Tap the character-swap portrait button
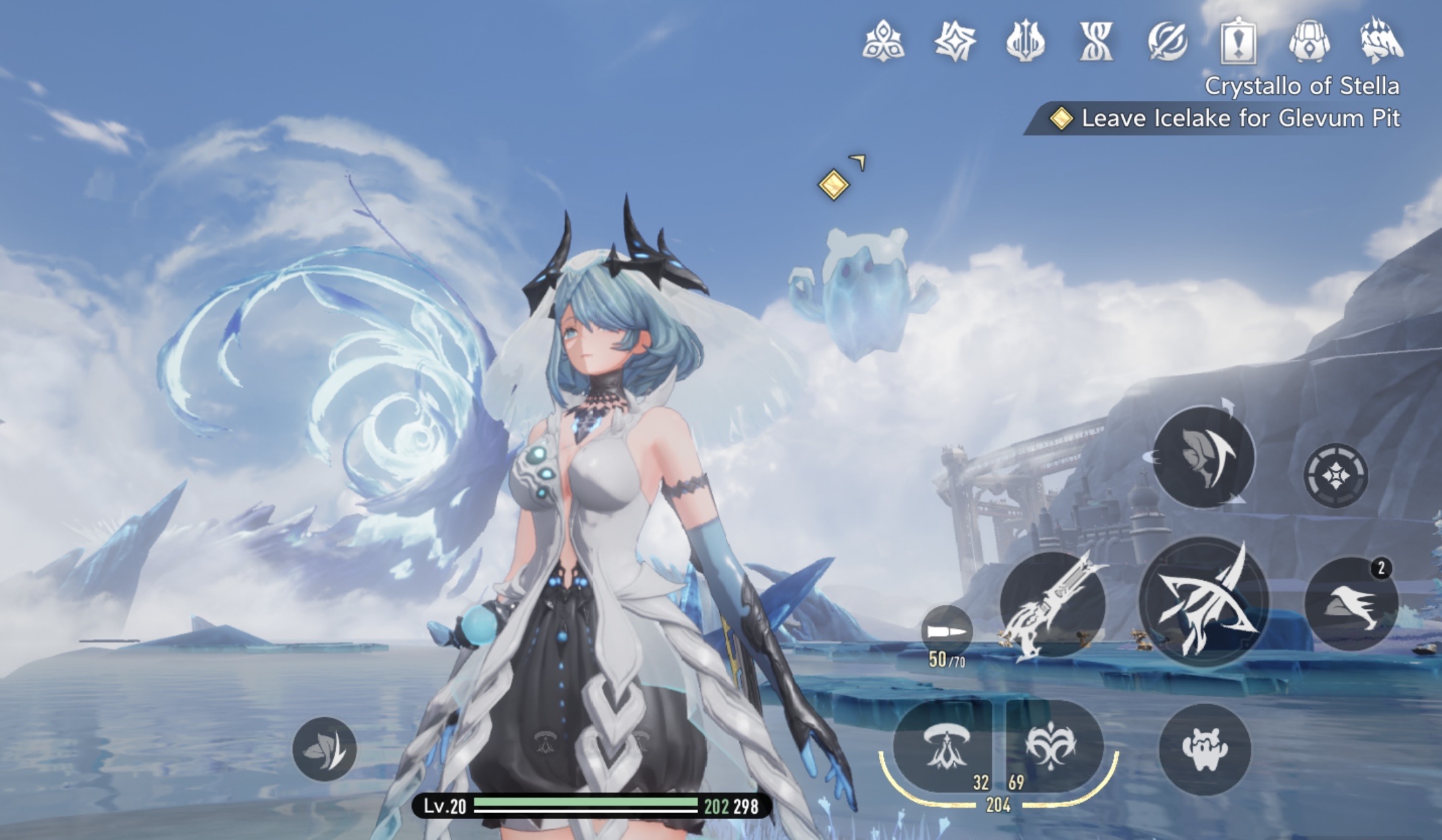Screen dimensions: 1442x840 click(1203, 457)
